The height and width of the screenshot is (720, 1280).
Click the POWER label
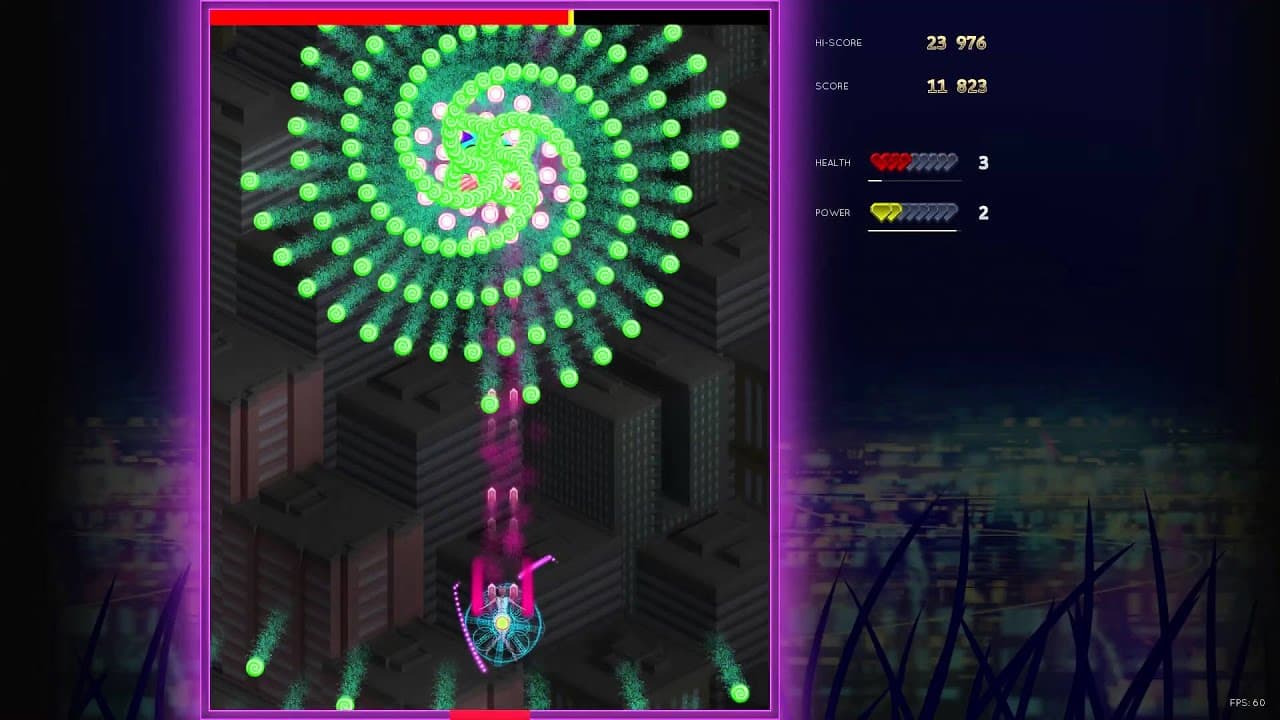click(831, 212)
